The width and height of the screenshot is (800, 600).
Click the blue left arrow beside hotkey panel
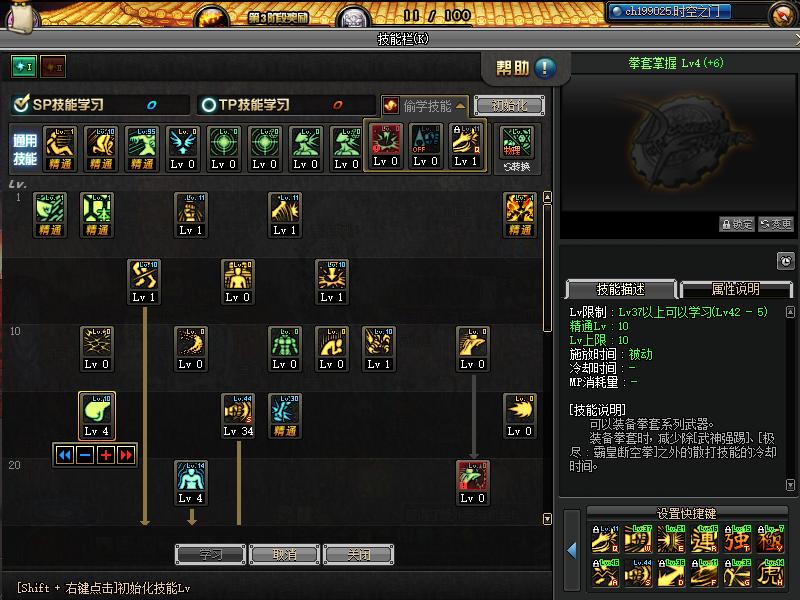coord(572,549)
